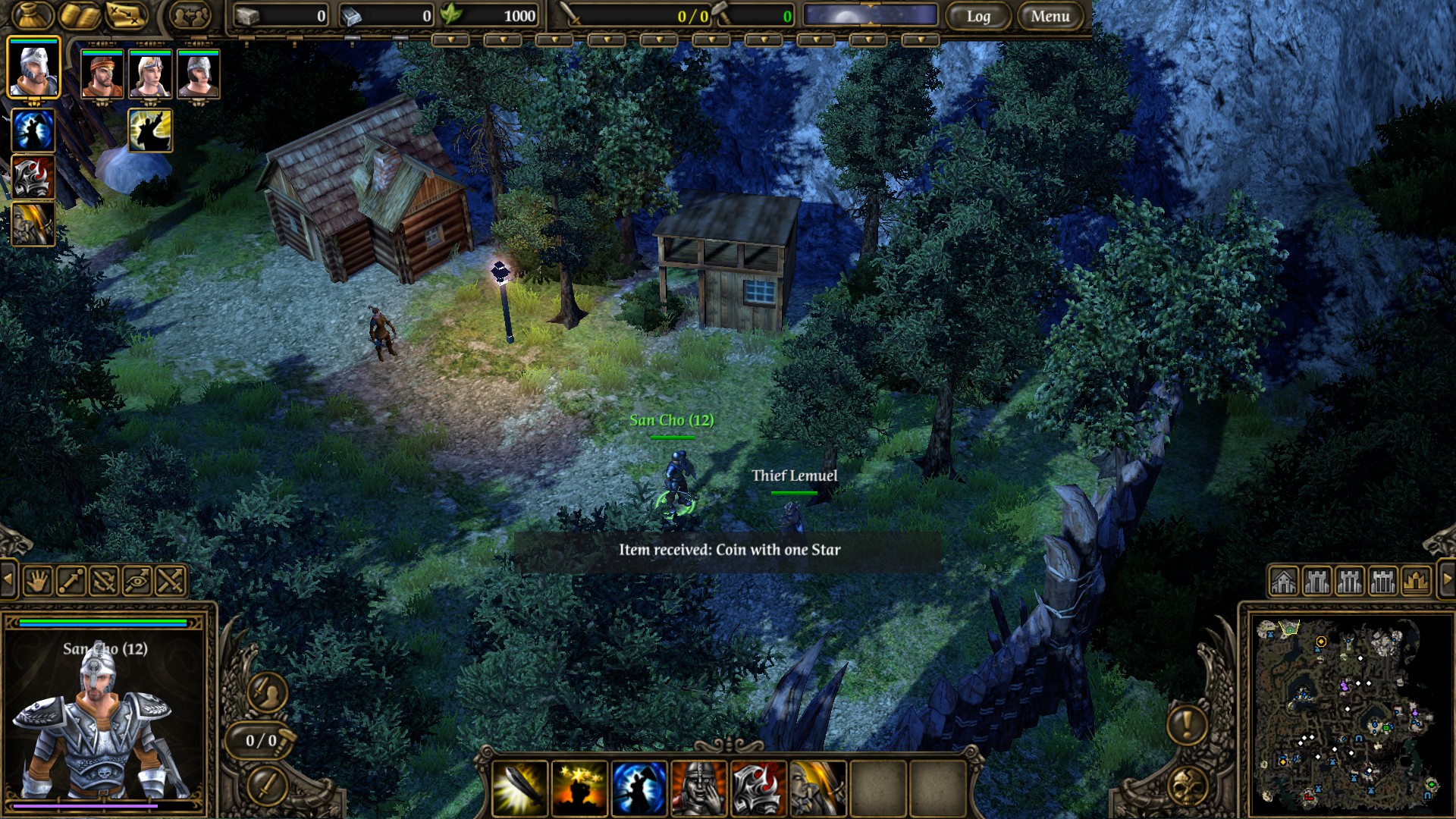This screenshot has width=1456, height=819.
Task: Open the Menu button
Action: pos(1050,16)
